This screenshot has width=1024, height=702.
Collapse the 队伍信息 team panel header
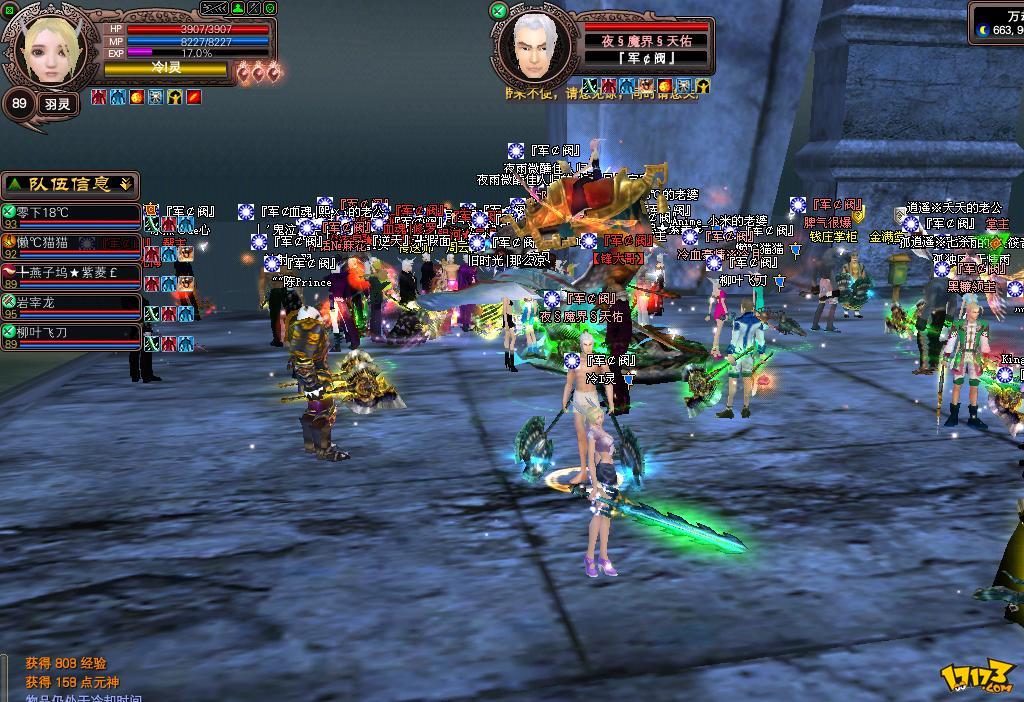[x=70, y=185]
